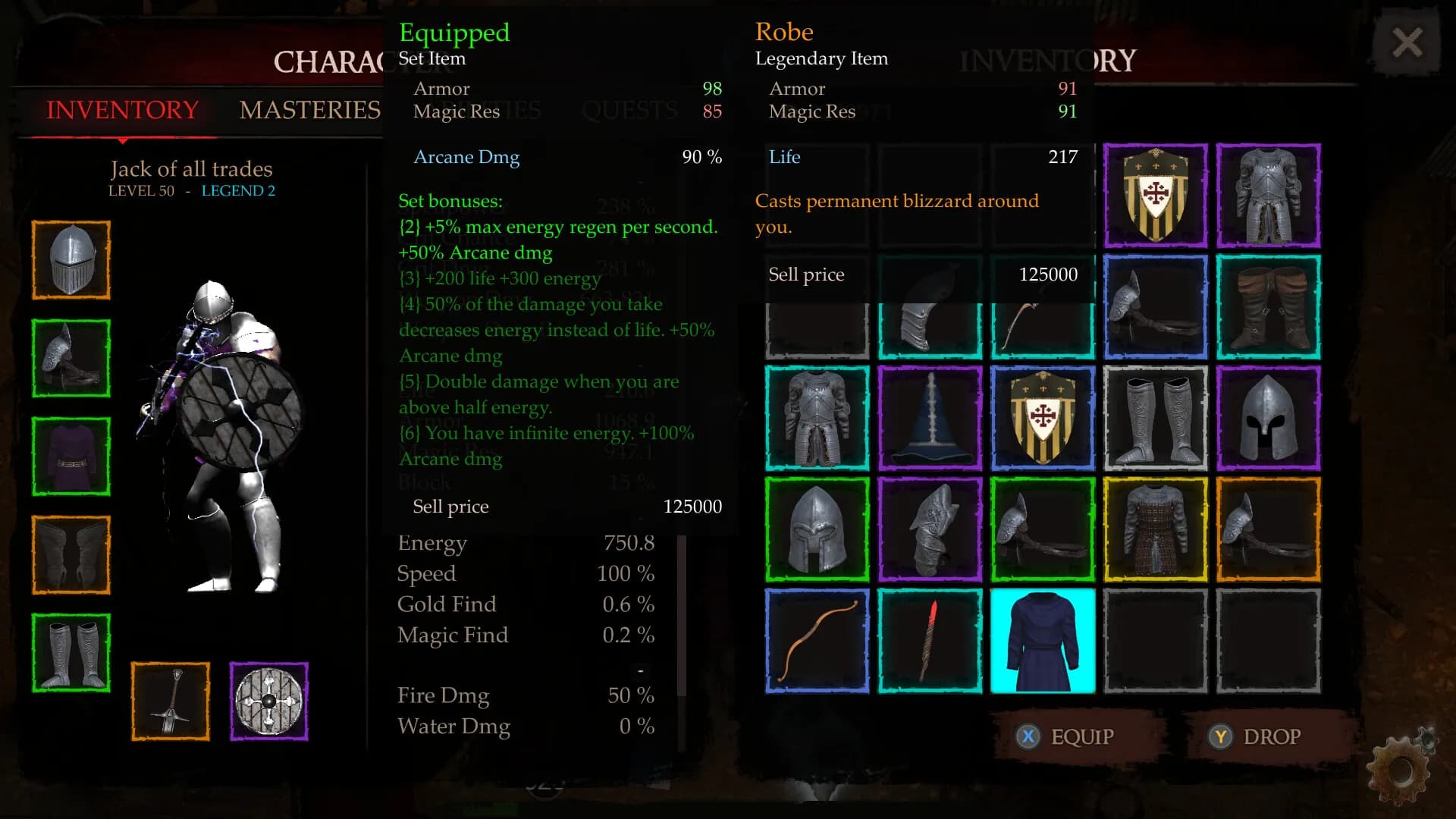Click the red-tipped wand item
This screenshot has width=1456, height=819.
click(929, 641)
